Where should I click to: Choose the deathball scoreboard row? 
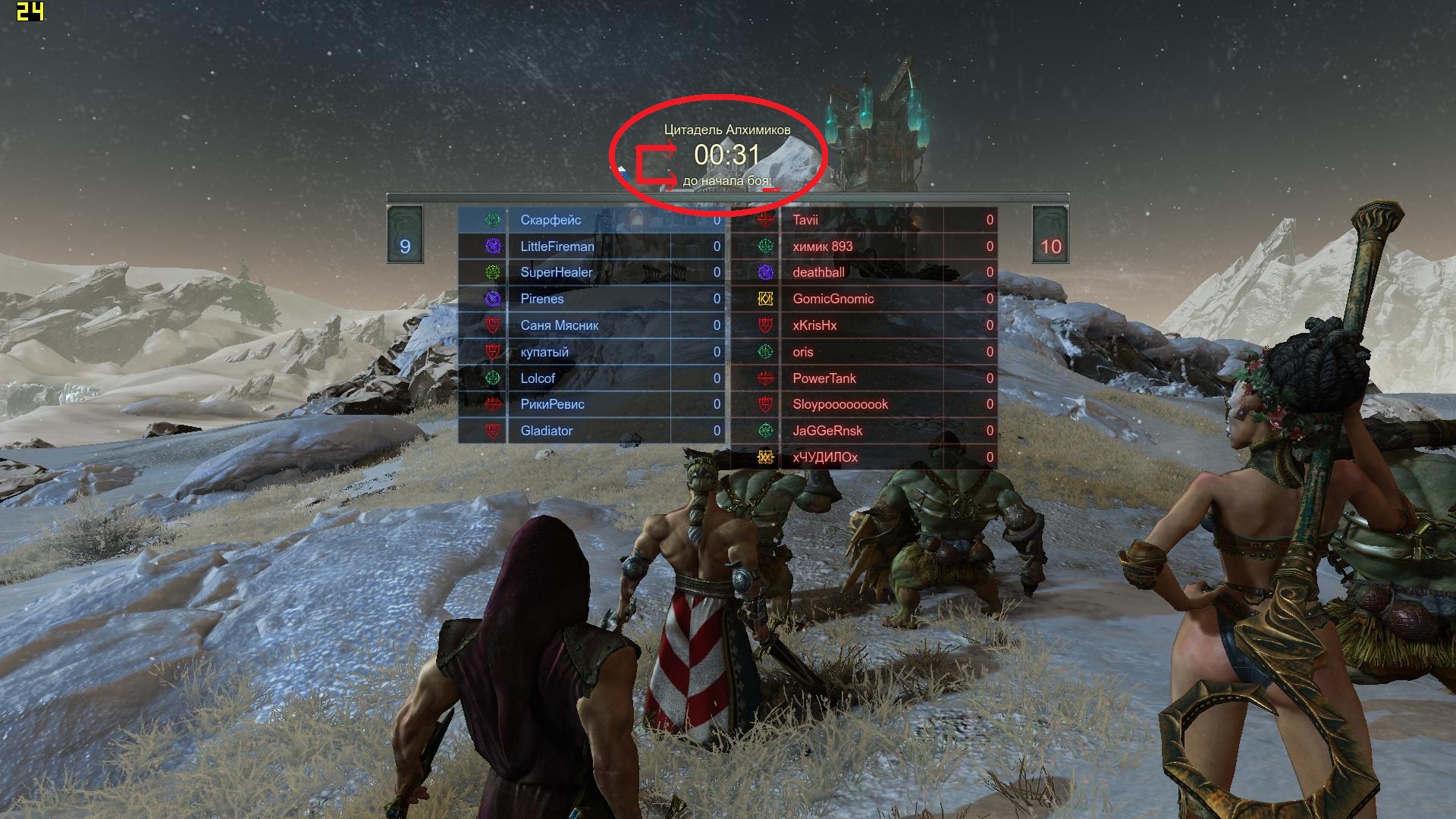click(819, 272)
